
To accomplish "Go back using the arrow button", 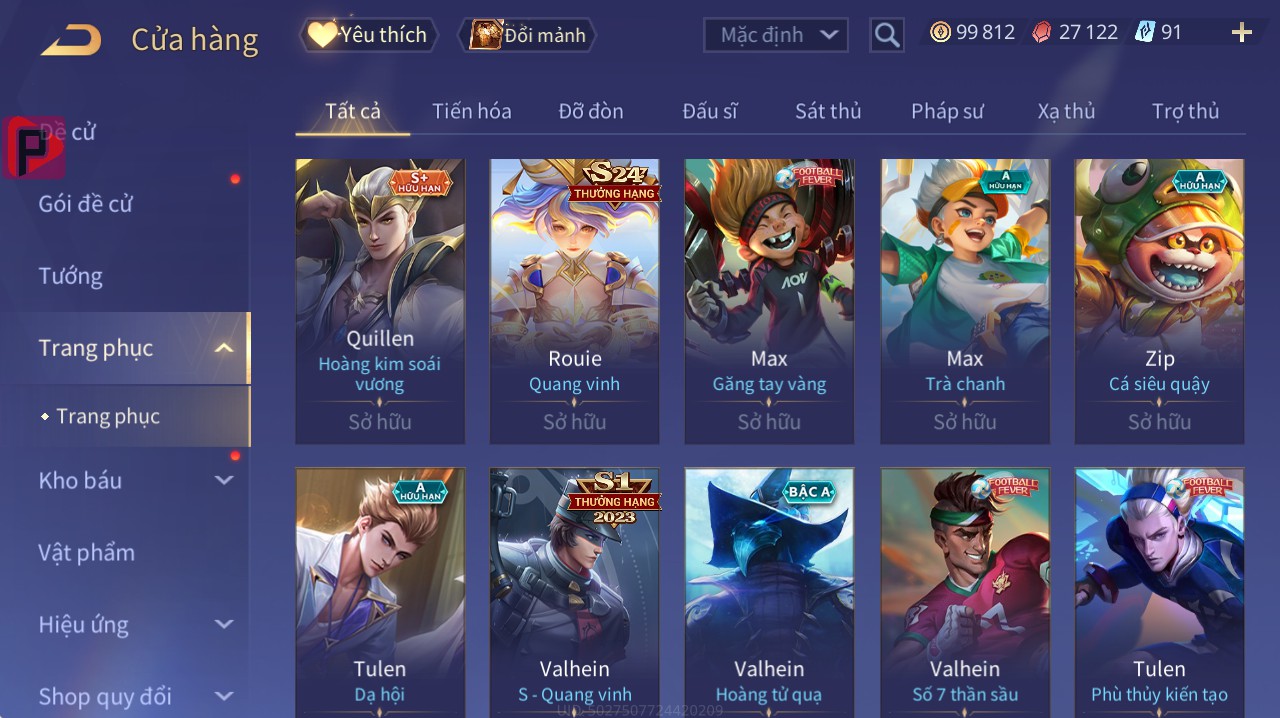I will pyautogui.click(x=71, y=40).
